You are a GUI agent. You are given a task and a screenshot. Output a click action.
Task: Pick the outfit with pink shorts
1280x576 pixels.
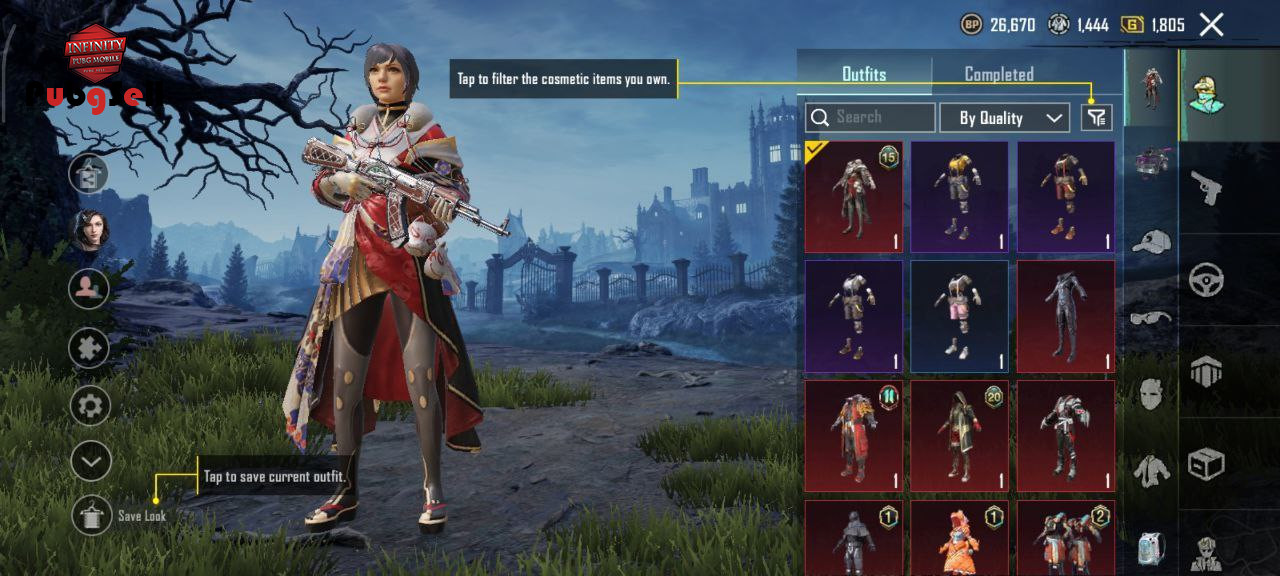pos(959,316)
